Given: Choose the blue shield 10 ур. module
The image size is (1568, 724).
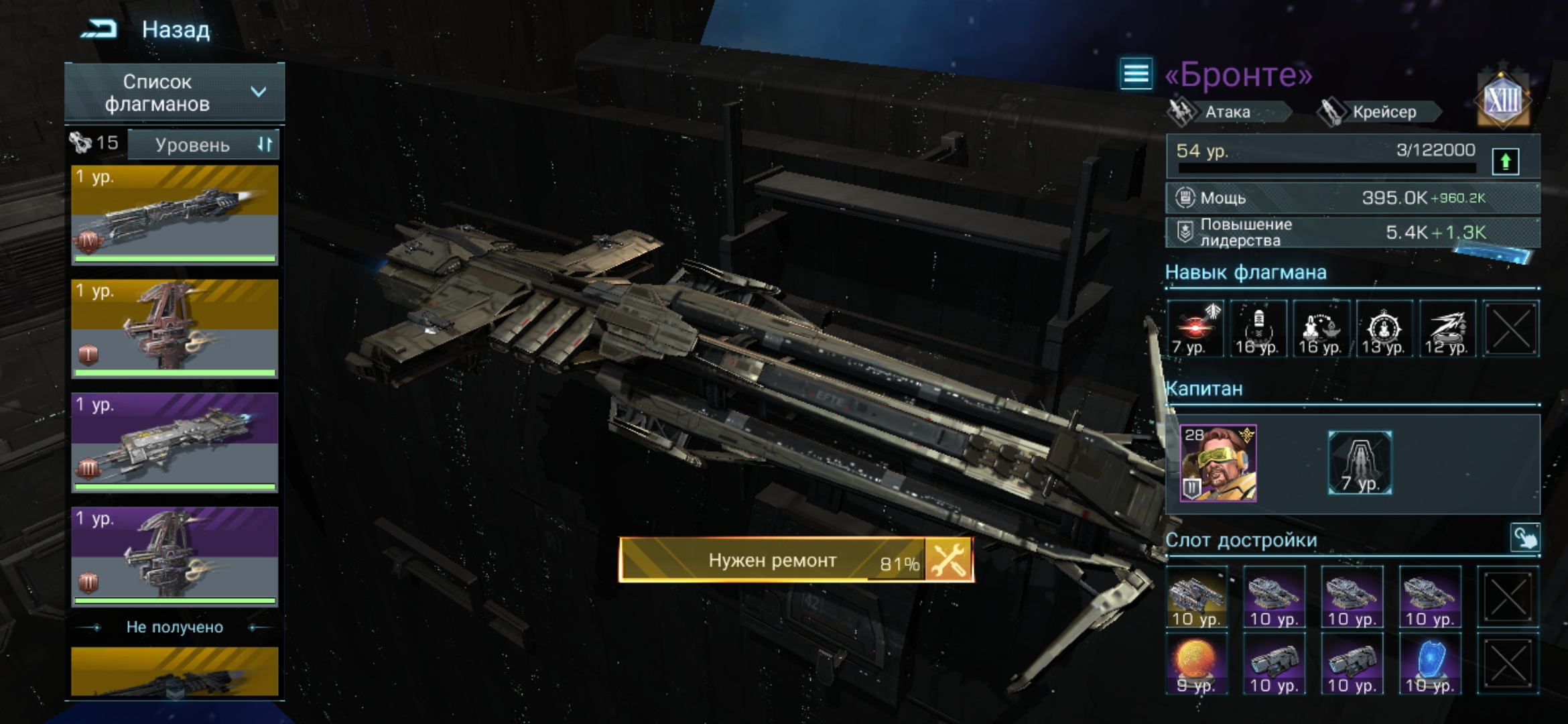Looking at the screenshot, I should [1429, 664].
